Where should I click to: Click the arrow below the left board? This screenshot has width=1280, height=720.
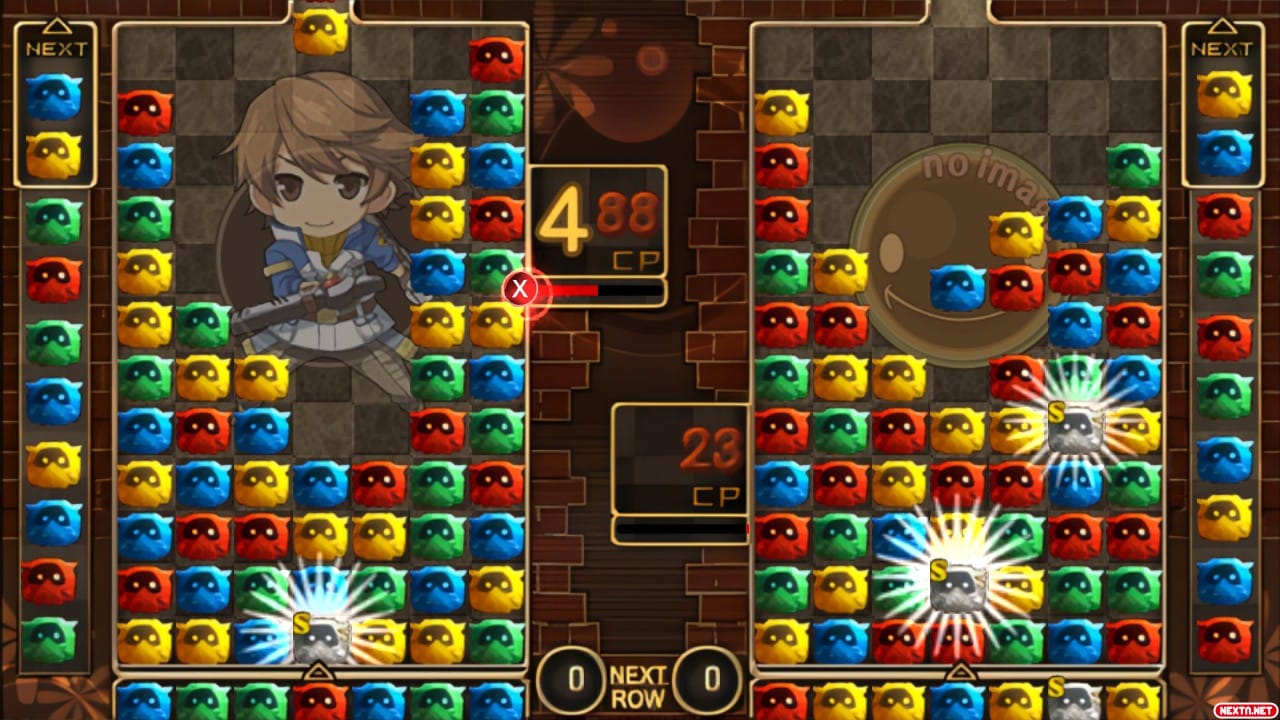320,672
